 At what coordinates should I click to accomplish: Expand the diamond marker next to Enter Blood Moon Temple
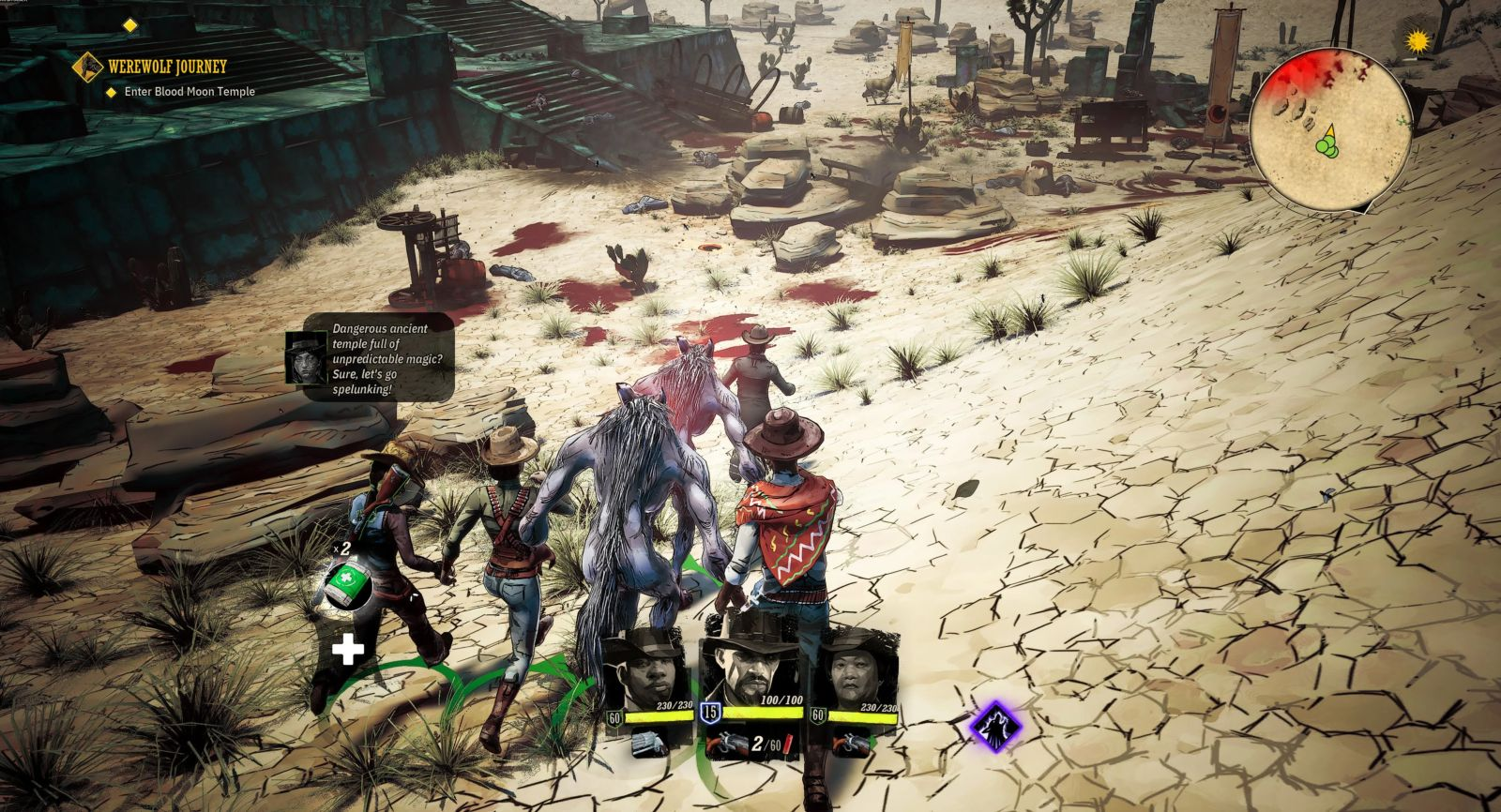110,93
